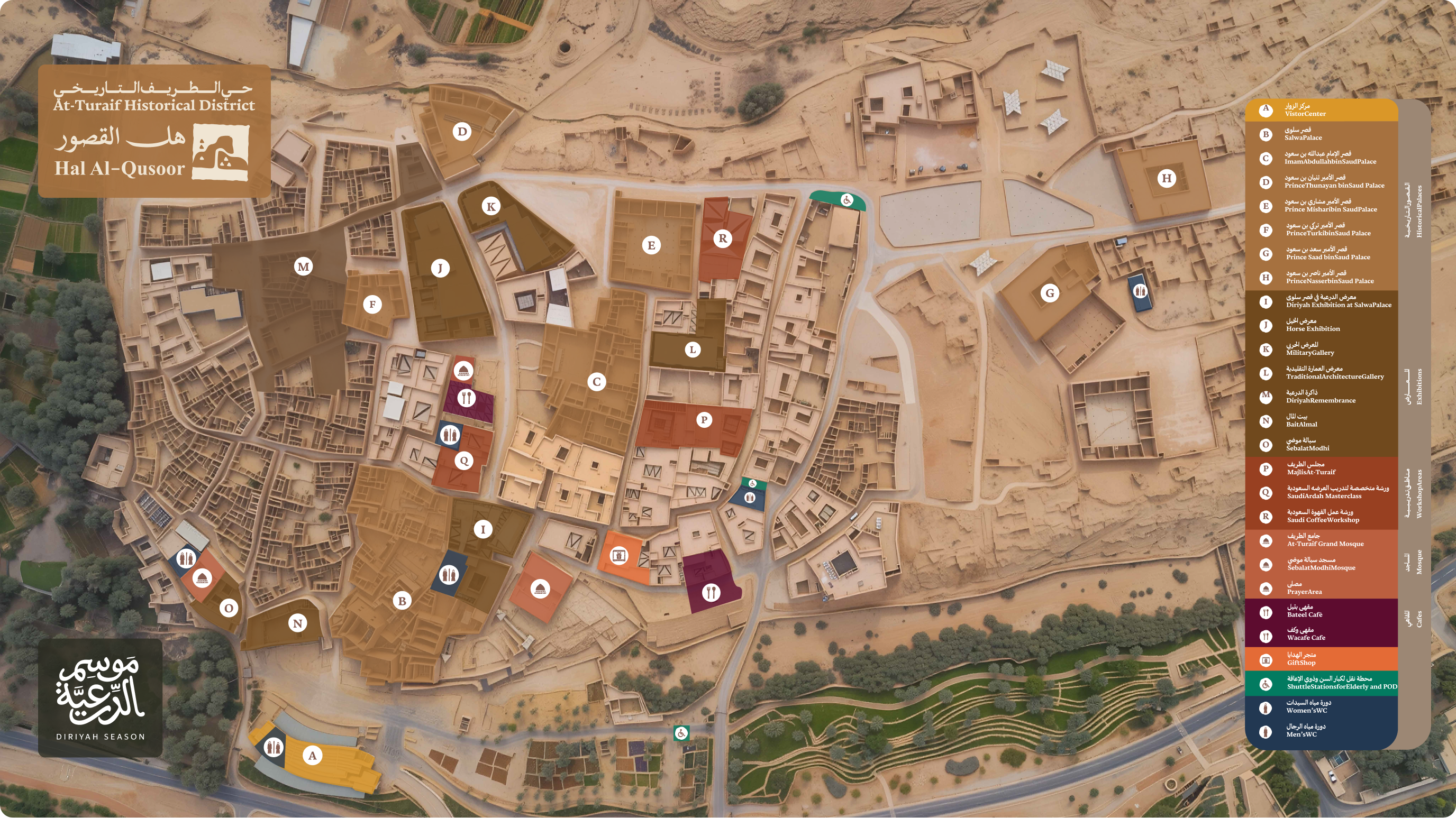Choose the Gift Shop legend entry
Viewport: 1456px width, 818px height.
[1301, 659]
